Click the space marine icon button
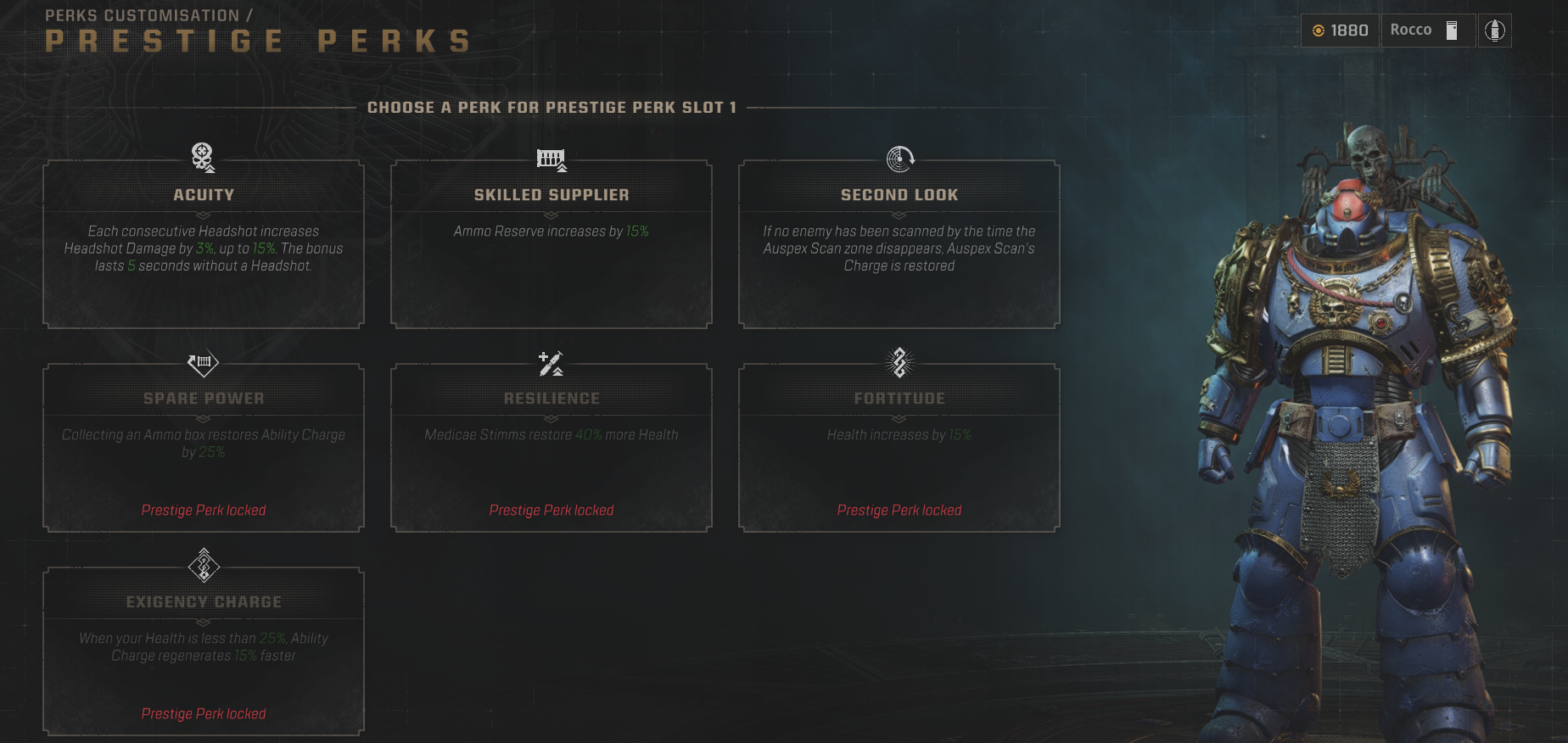The height and width of the screenshot is (743, 1568). (1494, 31)
